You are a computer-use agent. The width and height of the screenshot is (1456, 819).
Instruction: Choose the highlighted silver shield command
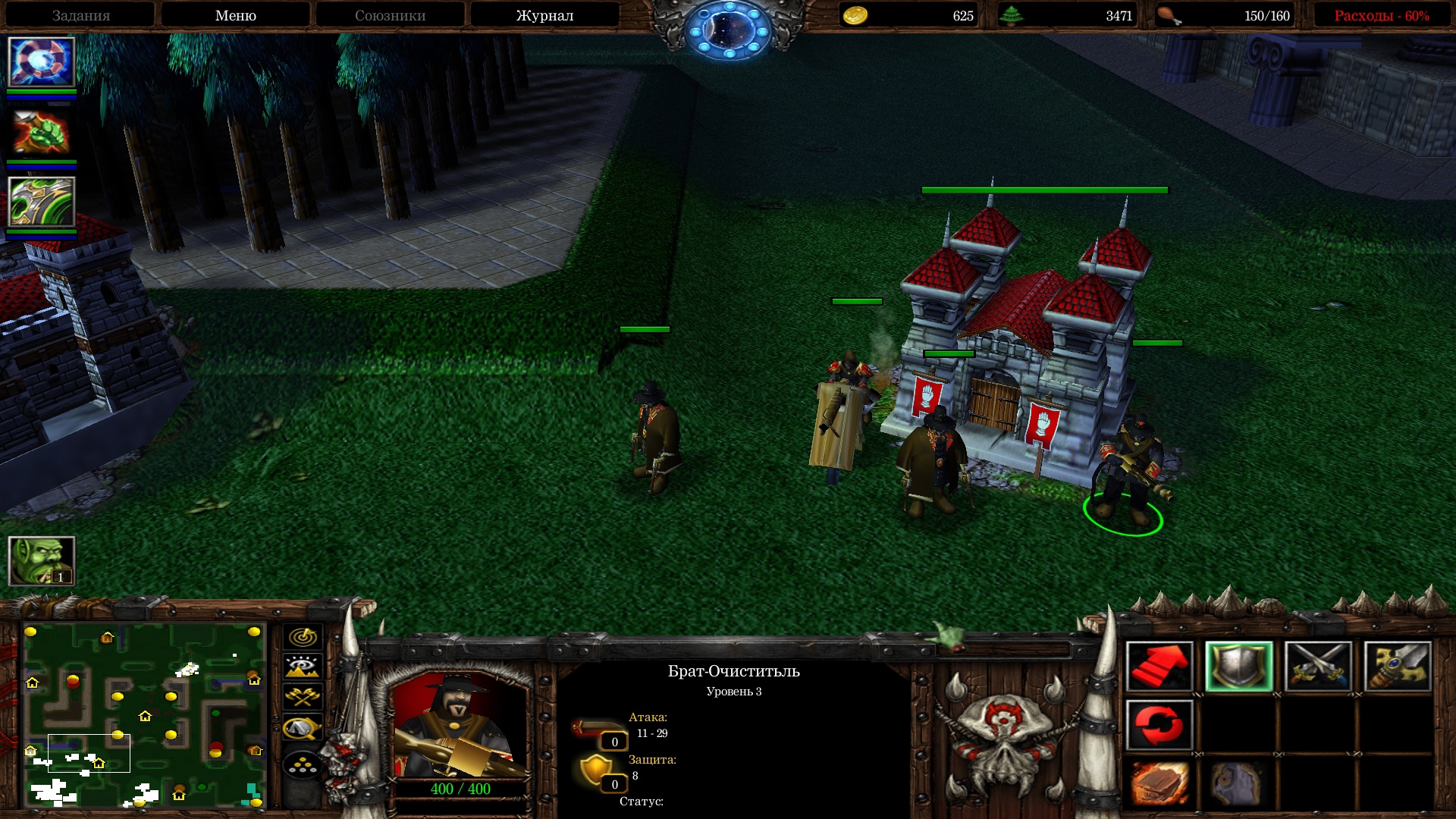click(1238, 667)
